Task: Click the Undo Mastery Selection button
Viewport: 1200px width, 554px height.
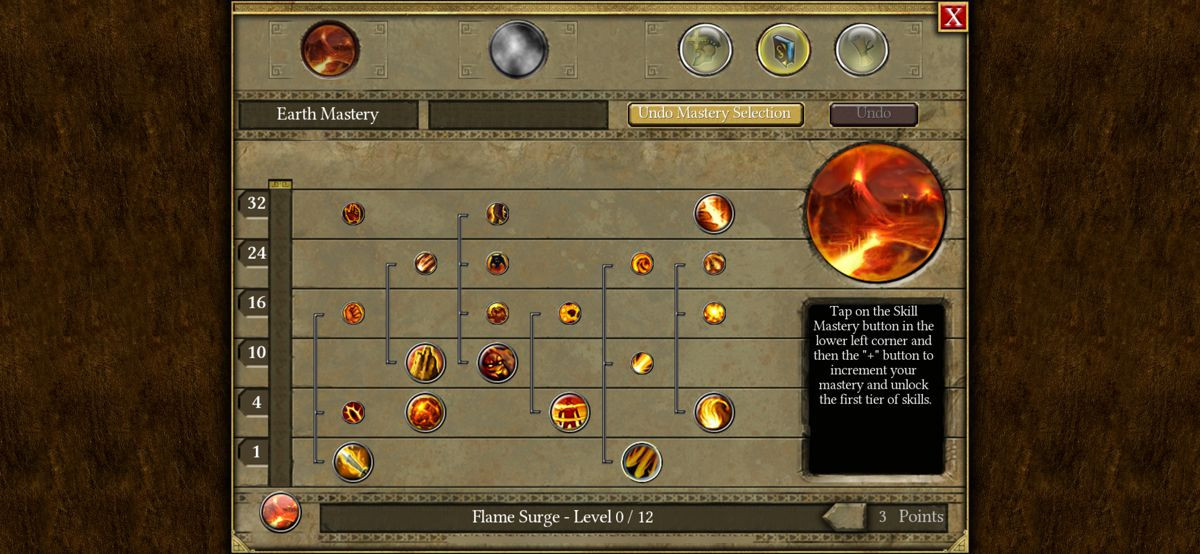Action: [715, 113]
